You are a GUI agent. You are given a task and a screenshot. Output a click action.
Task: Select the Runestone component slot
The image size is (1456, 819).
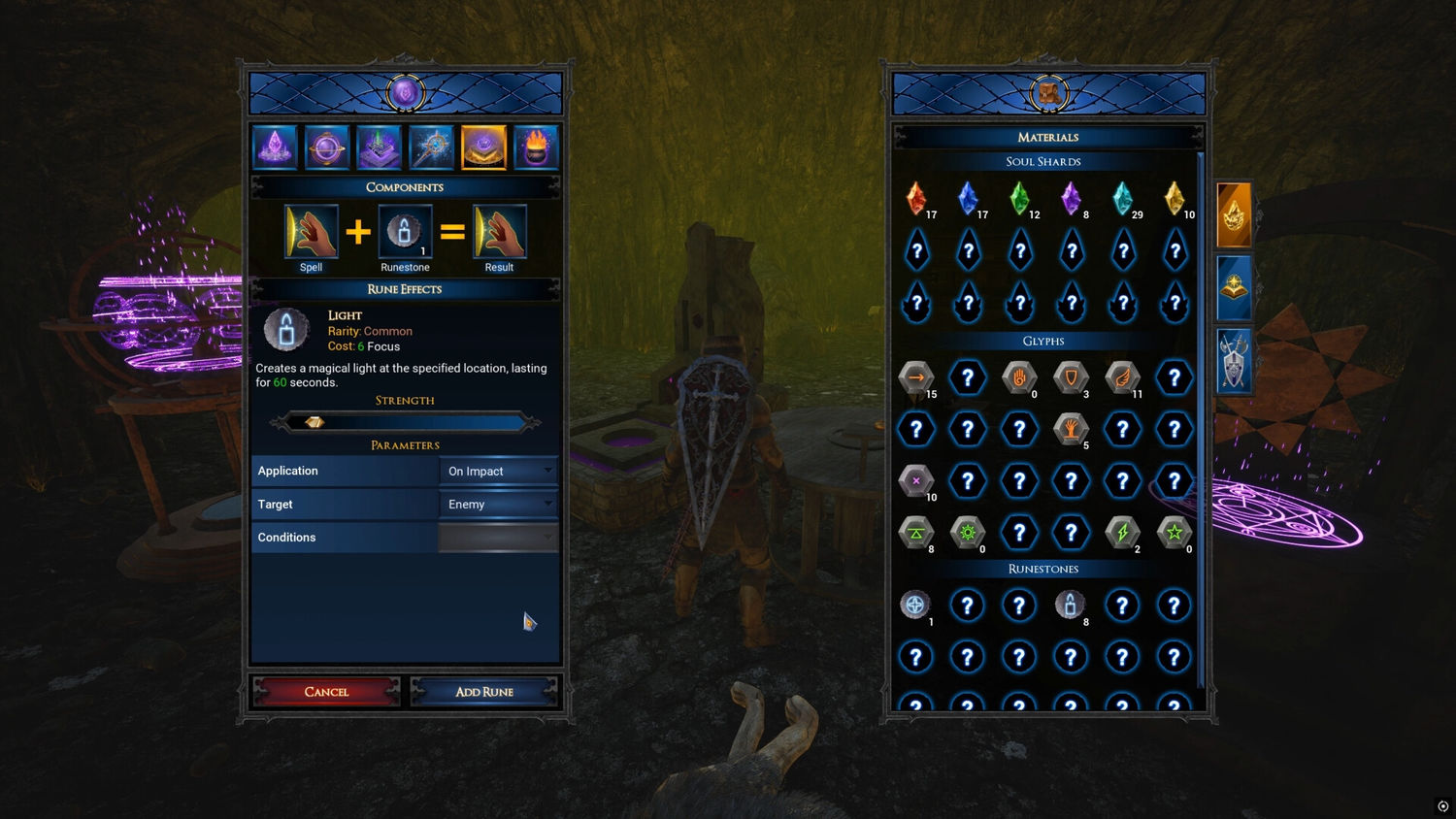point(405,232)
